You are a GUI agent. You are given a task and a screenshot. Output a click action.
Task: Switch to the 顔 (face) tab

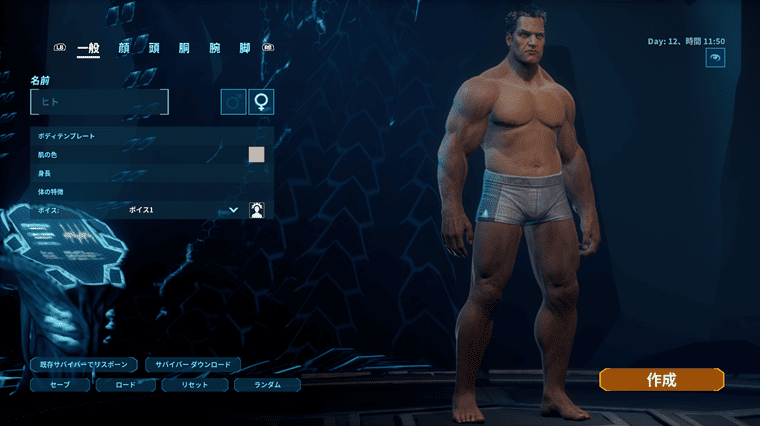[x=124, y=48]
